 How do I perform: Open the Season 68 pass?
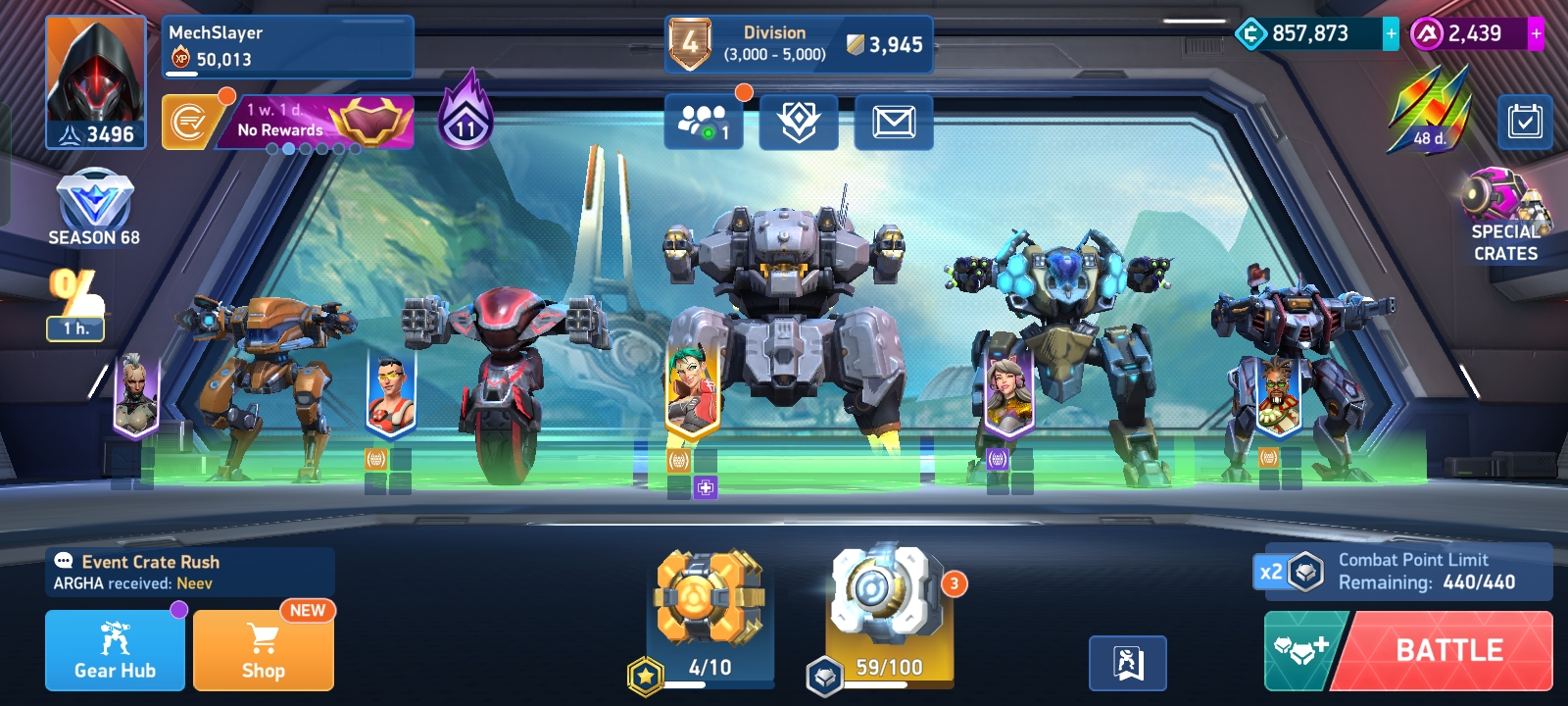point(94,208)
